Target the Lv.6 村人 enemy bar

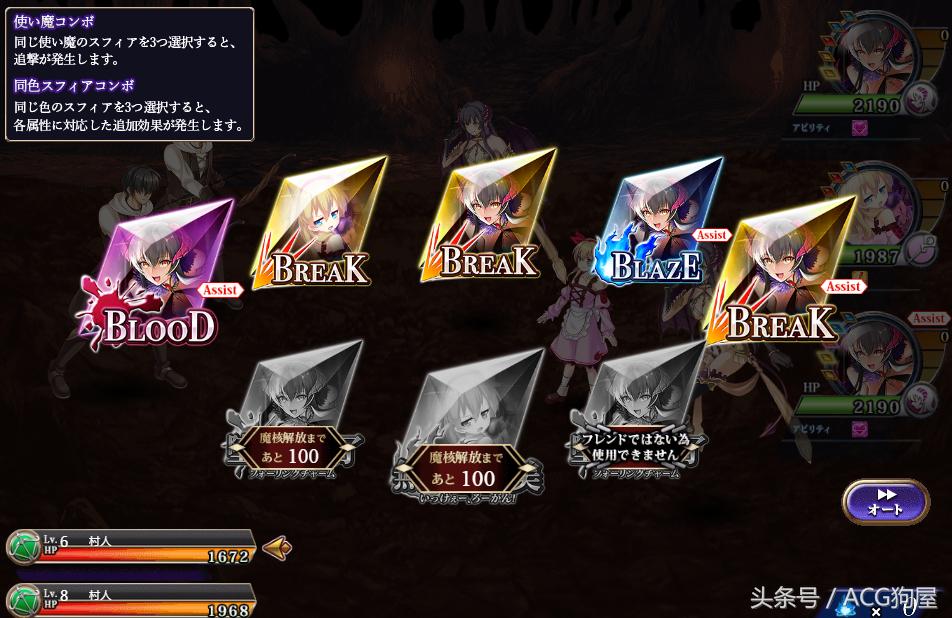130,547
